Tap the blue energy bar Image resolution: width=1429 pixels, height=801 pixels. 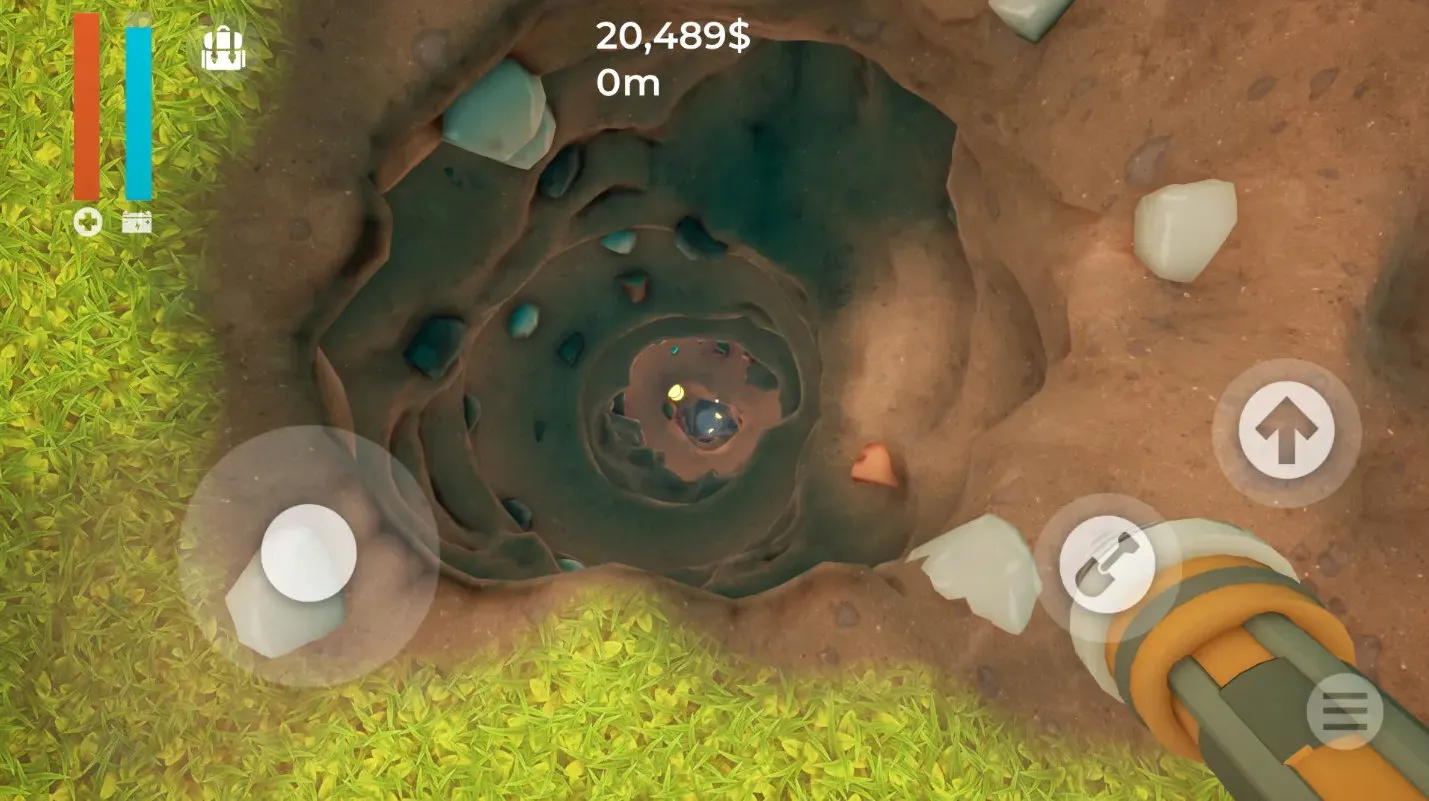(x=135, y=110)
